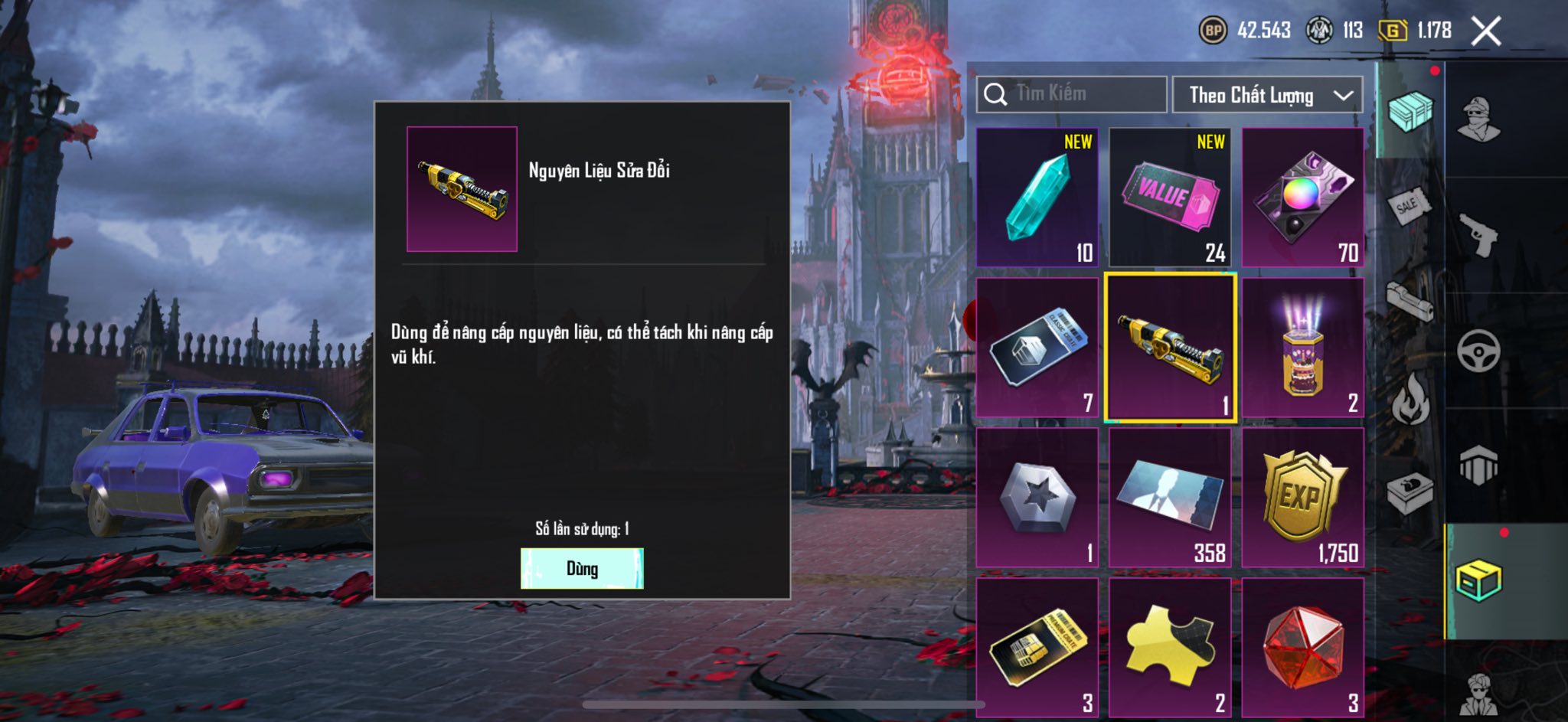1568x722 pixels.
Task: Select the suit card with 358 count
Action: coord(1170,498)
